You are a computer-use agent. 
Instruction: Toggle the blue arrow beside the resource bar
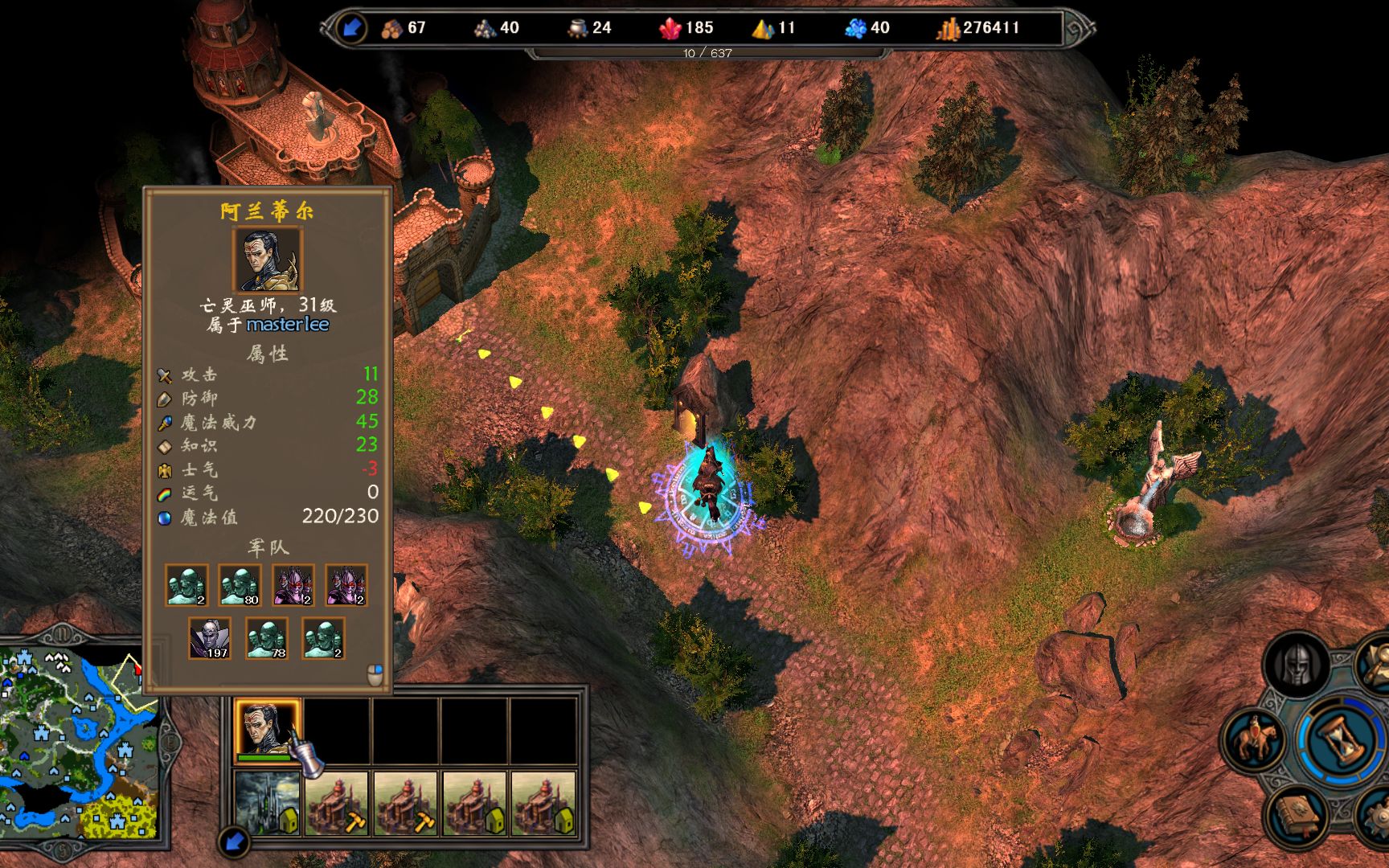point(351,28)
